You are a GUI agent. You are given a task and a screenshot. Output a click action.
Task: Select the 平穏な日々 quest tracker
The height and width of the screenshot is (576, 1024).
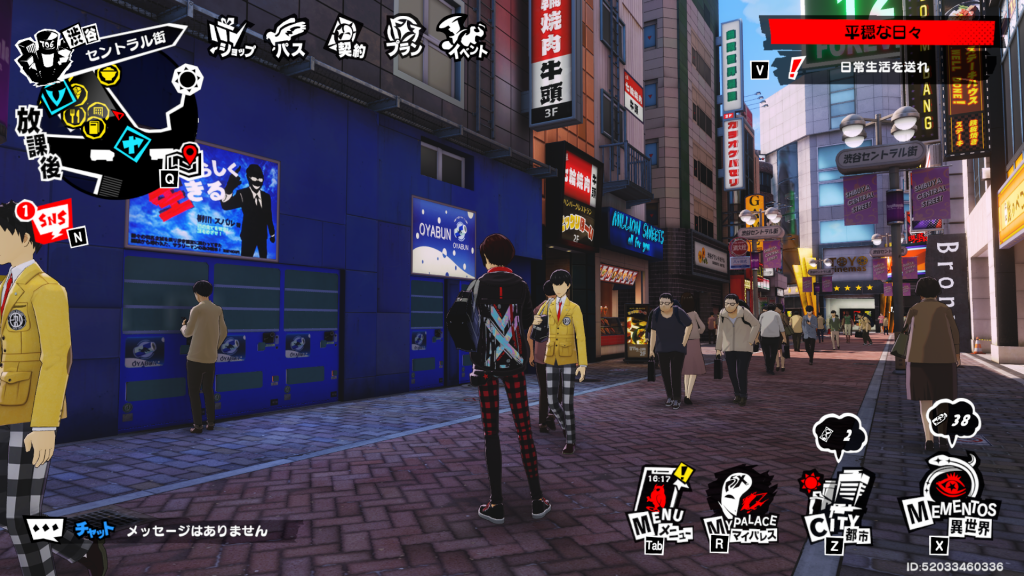click(880, 33)
